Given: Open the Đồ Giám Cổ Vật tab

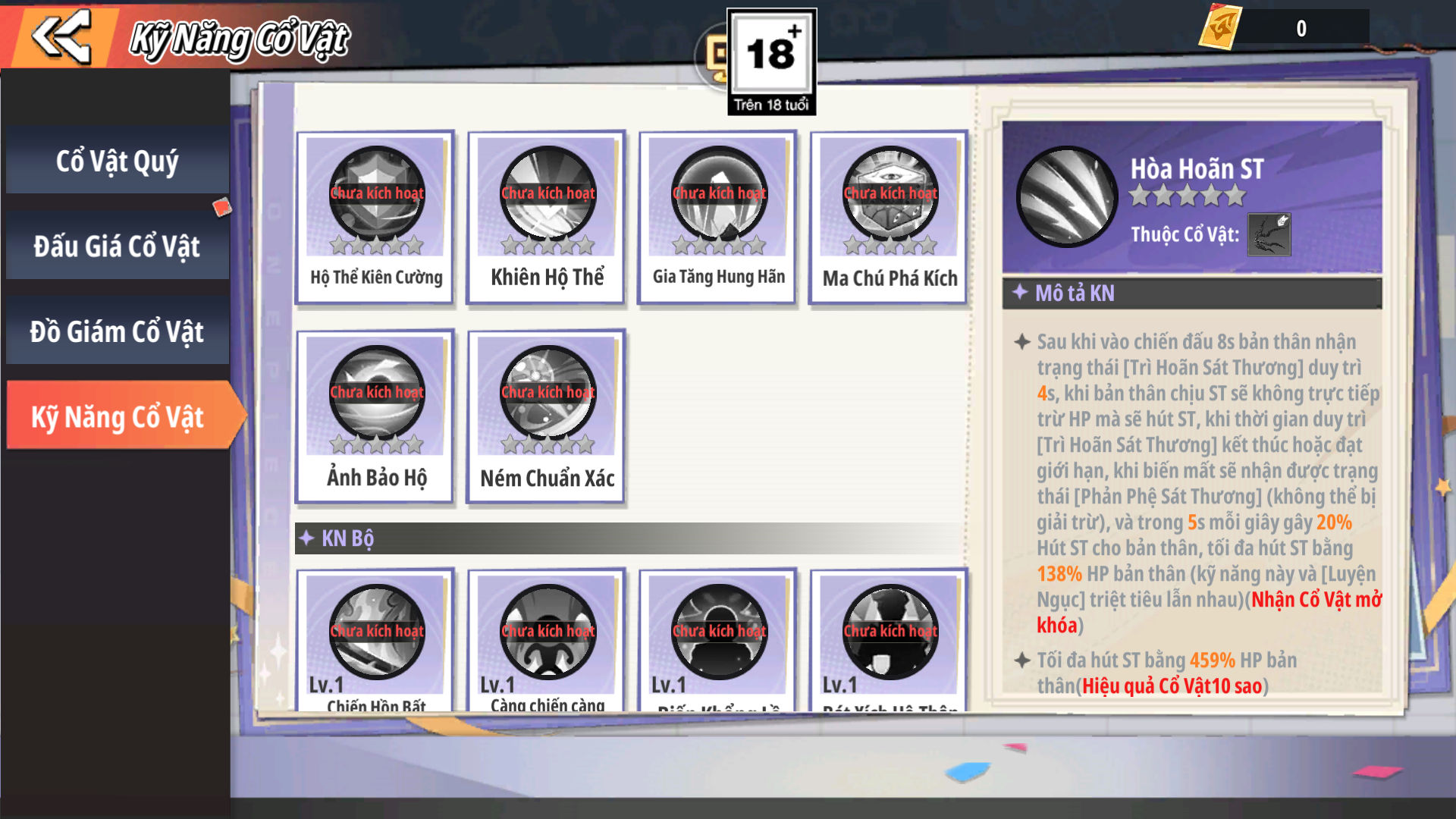Looking at the screenshot, I should [118, 331].
